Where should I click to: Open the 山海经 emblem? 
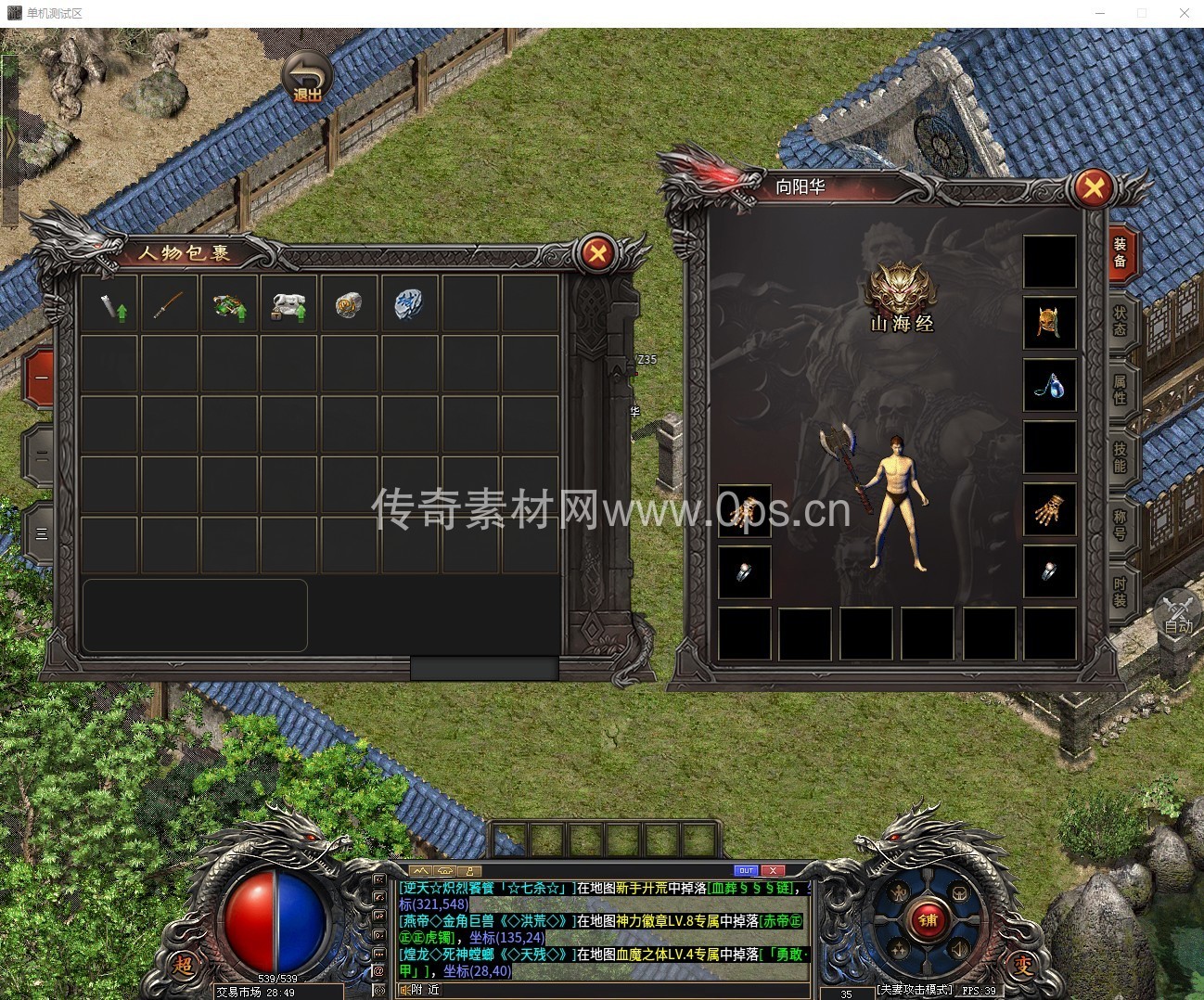[900, 293]
